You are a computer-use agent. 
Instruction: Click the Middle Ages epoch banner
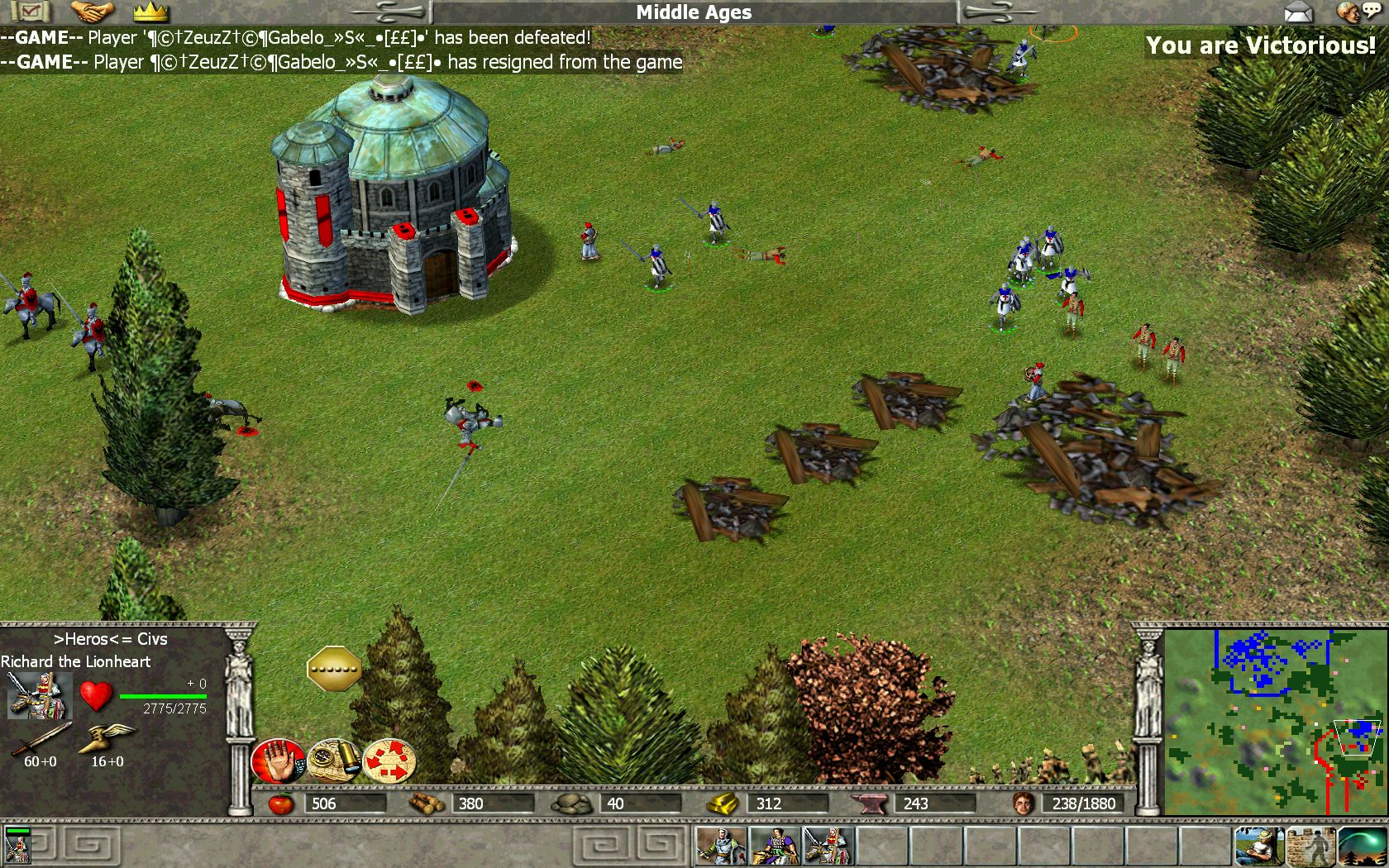coord(694,12)
